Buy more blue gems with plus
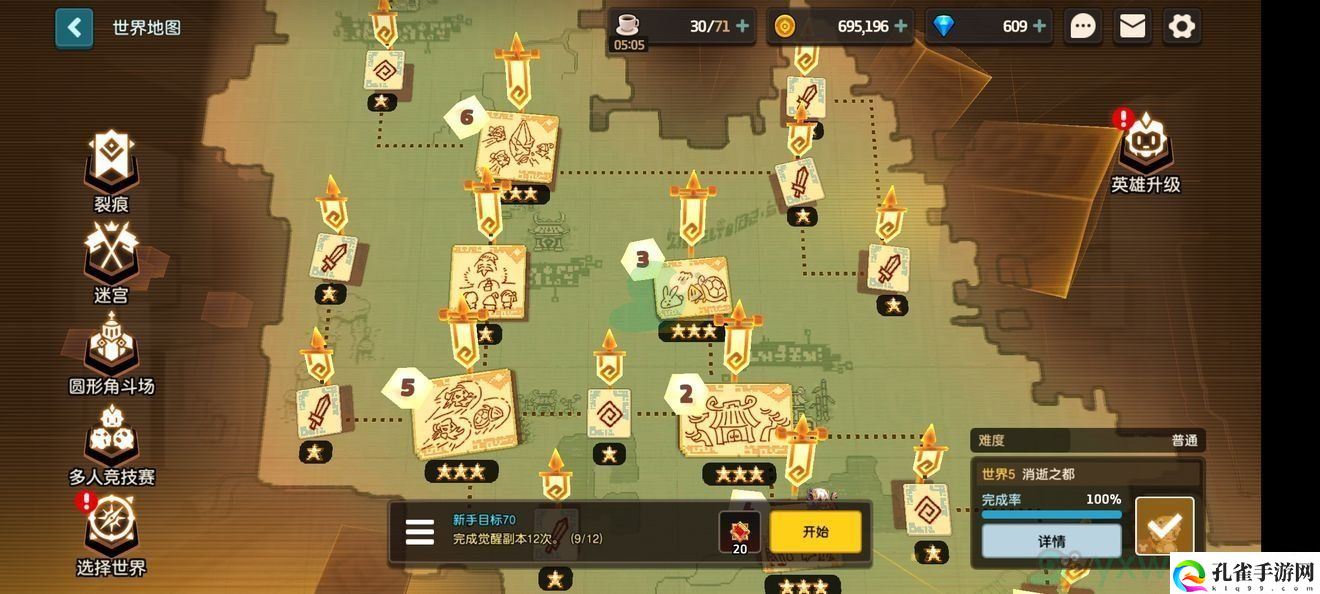 pyautogui.click(x=1039, y=26)
